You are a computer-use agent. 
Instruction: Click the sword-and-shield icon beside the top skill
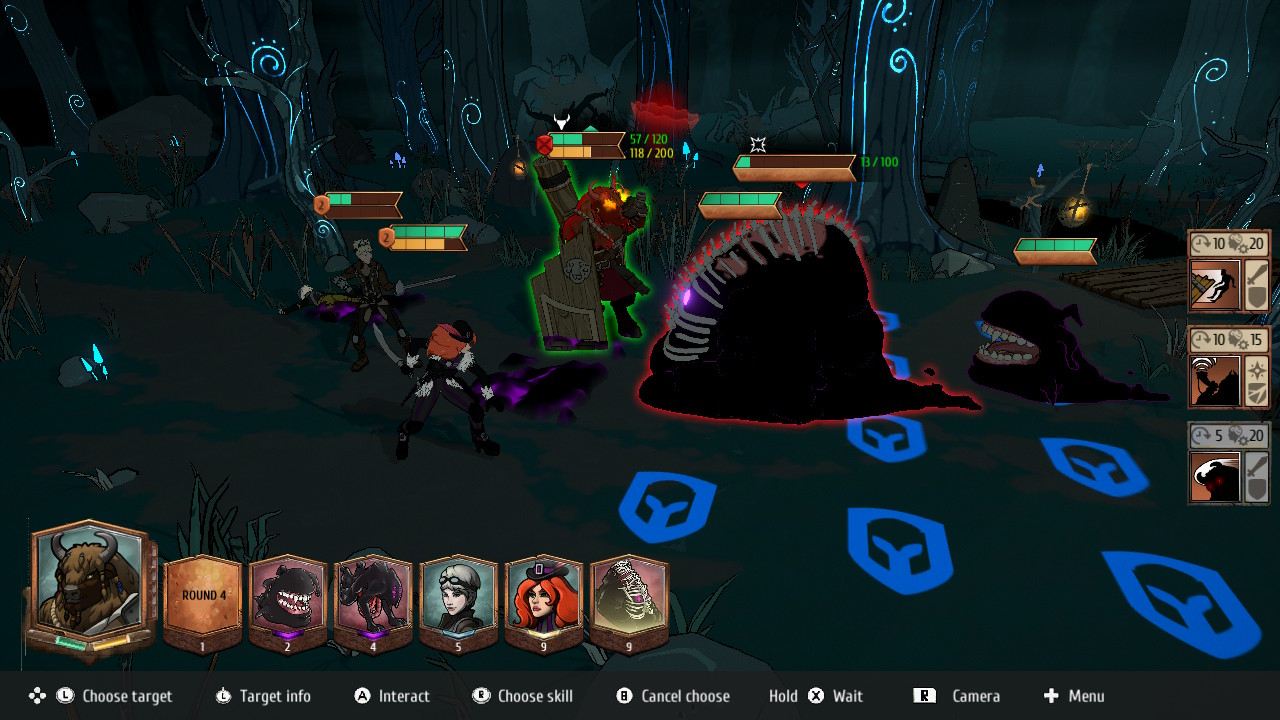coord(1259,287)
